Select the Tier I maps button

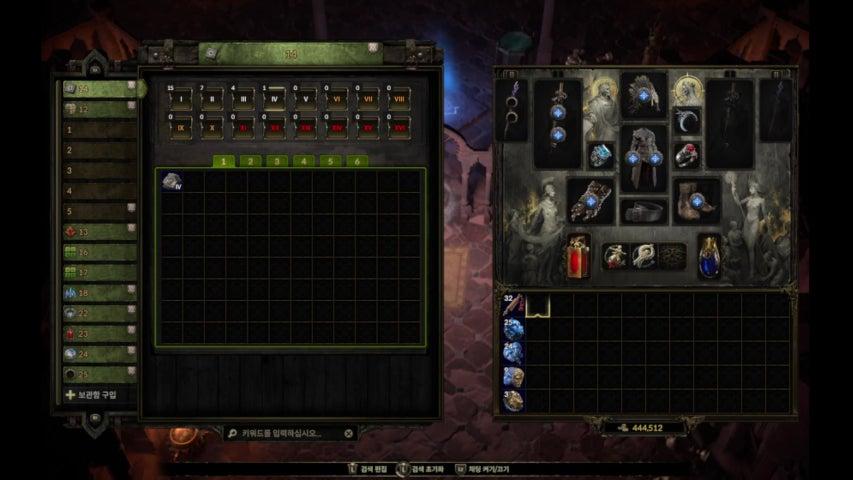(x=181, y=98)
